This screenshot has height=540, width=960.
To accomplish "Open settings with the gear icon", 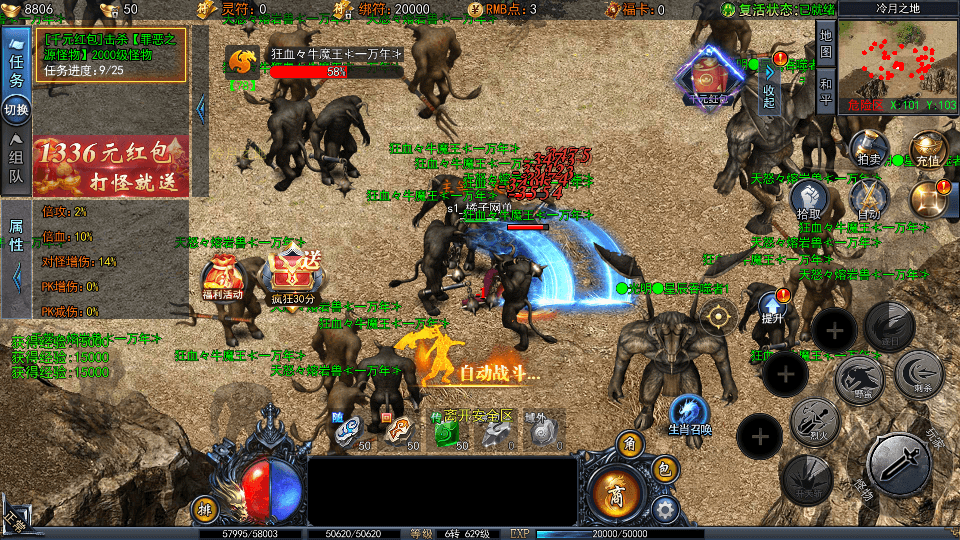I will point(664,509).
